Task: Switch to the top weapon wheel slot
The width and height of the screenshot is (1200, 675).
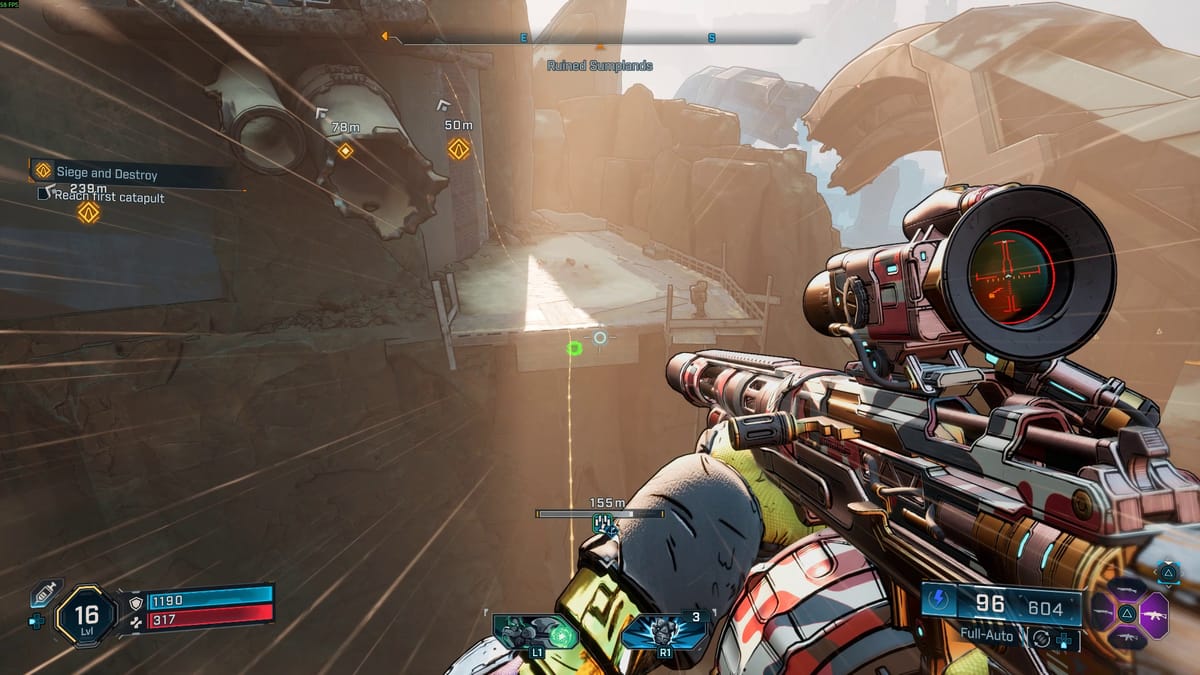Action: (x=1128, y=588)
